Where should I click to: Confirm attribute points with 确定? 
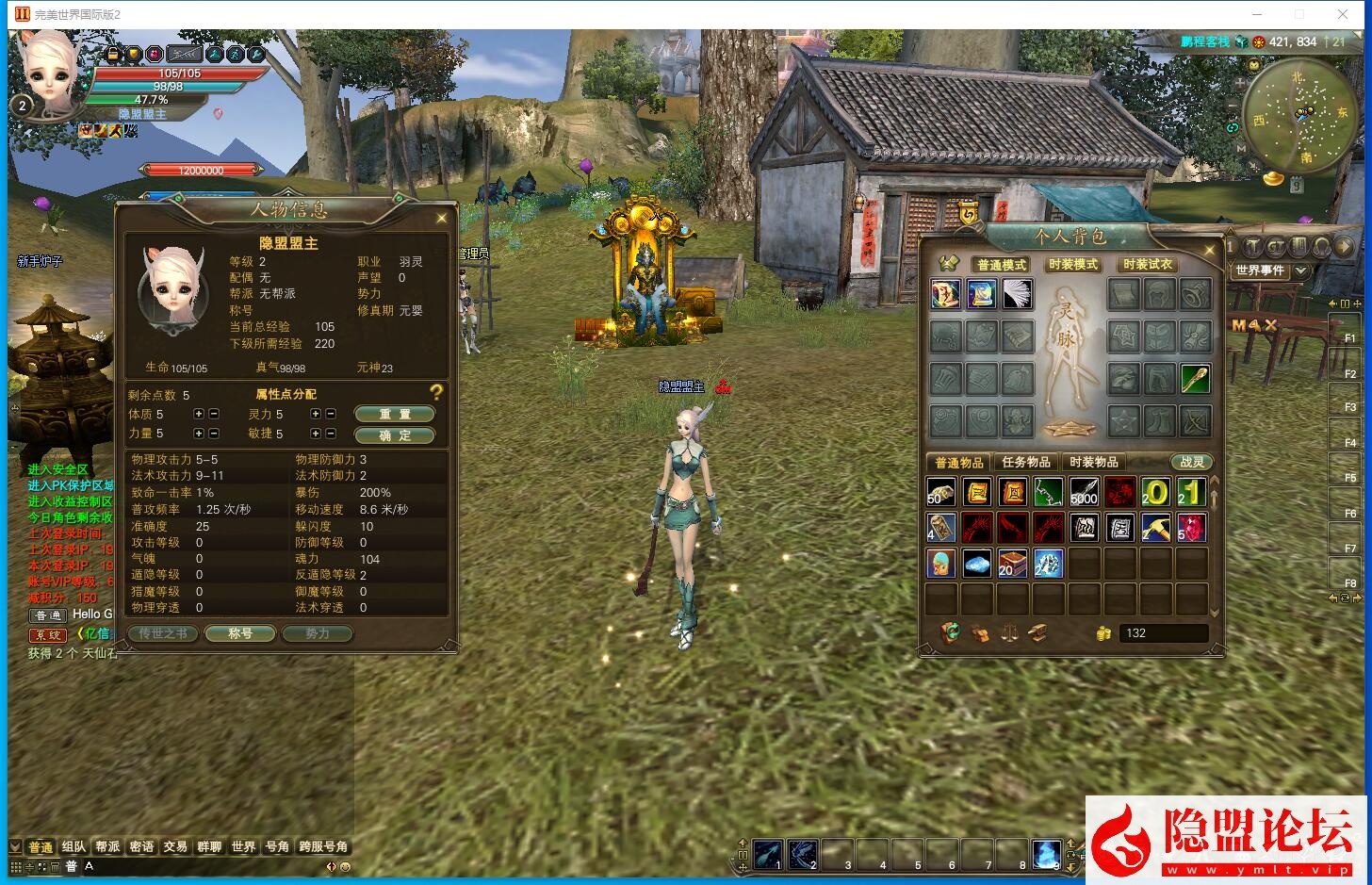(394, 435)
